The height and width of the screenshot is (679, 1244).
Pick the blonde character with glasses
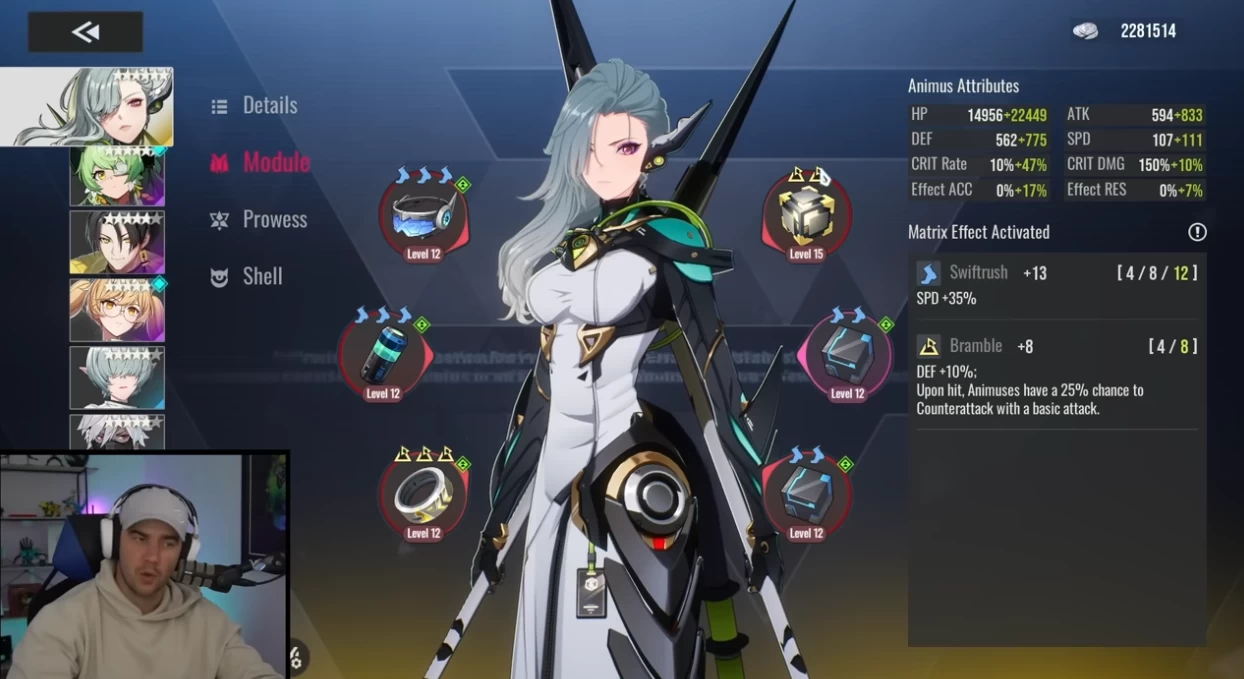[117, 310]
